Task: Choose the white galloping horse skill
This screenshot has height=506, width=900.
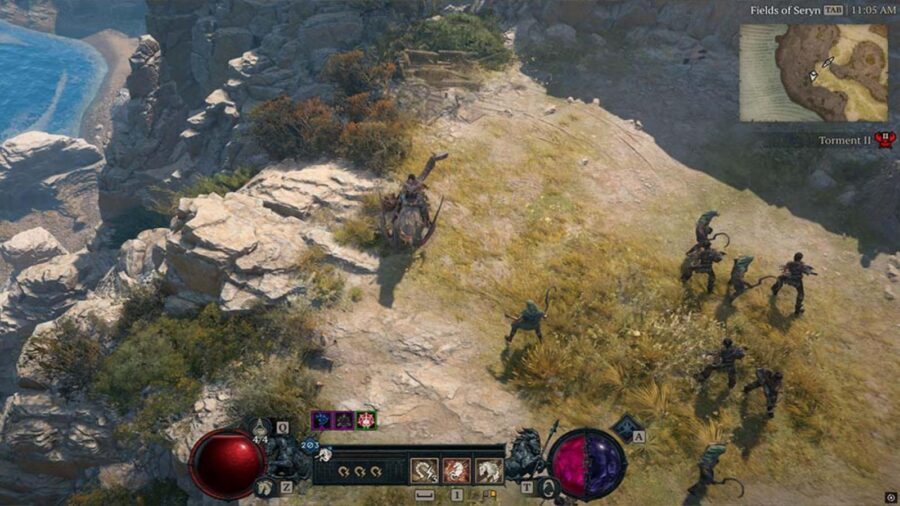Action: 489,470
